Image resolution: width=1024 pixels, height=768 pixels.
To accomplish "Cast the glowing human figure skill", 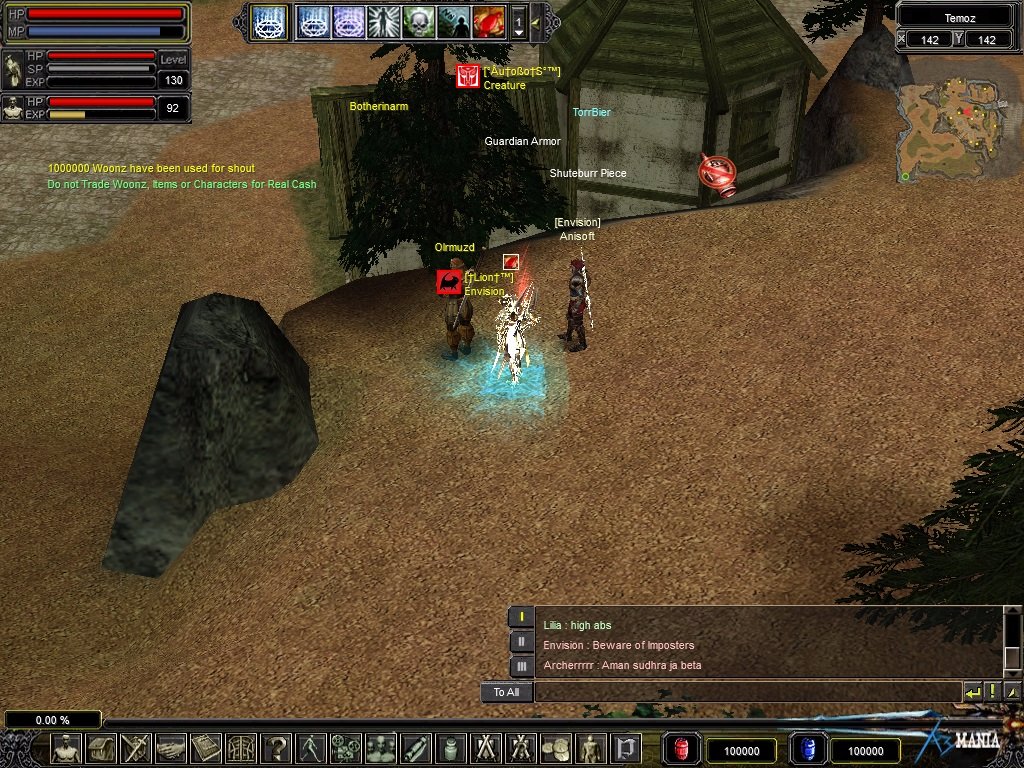I will click(384, 21).
